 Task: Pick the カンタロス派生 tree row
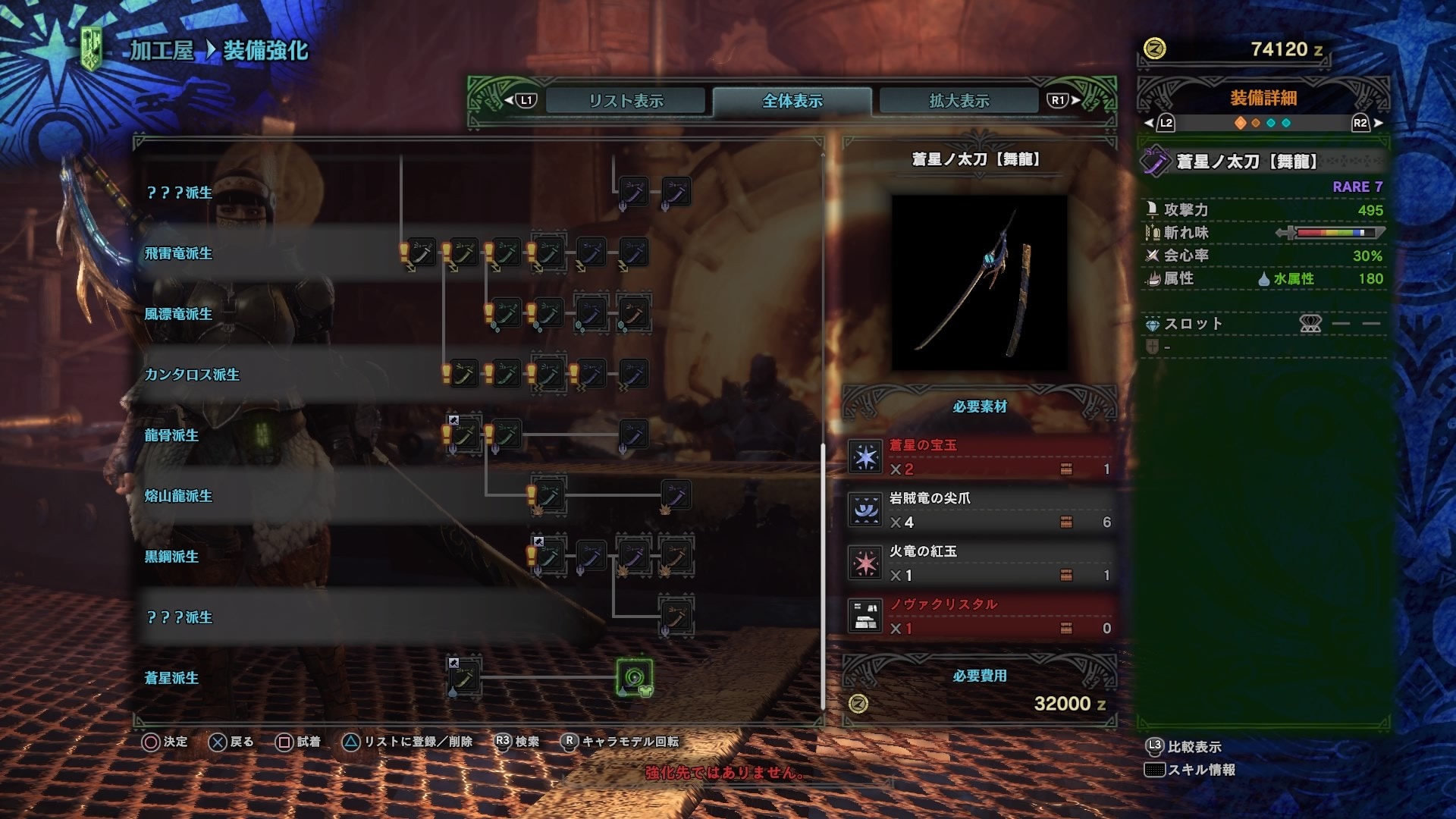[x=192, y=375]
